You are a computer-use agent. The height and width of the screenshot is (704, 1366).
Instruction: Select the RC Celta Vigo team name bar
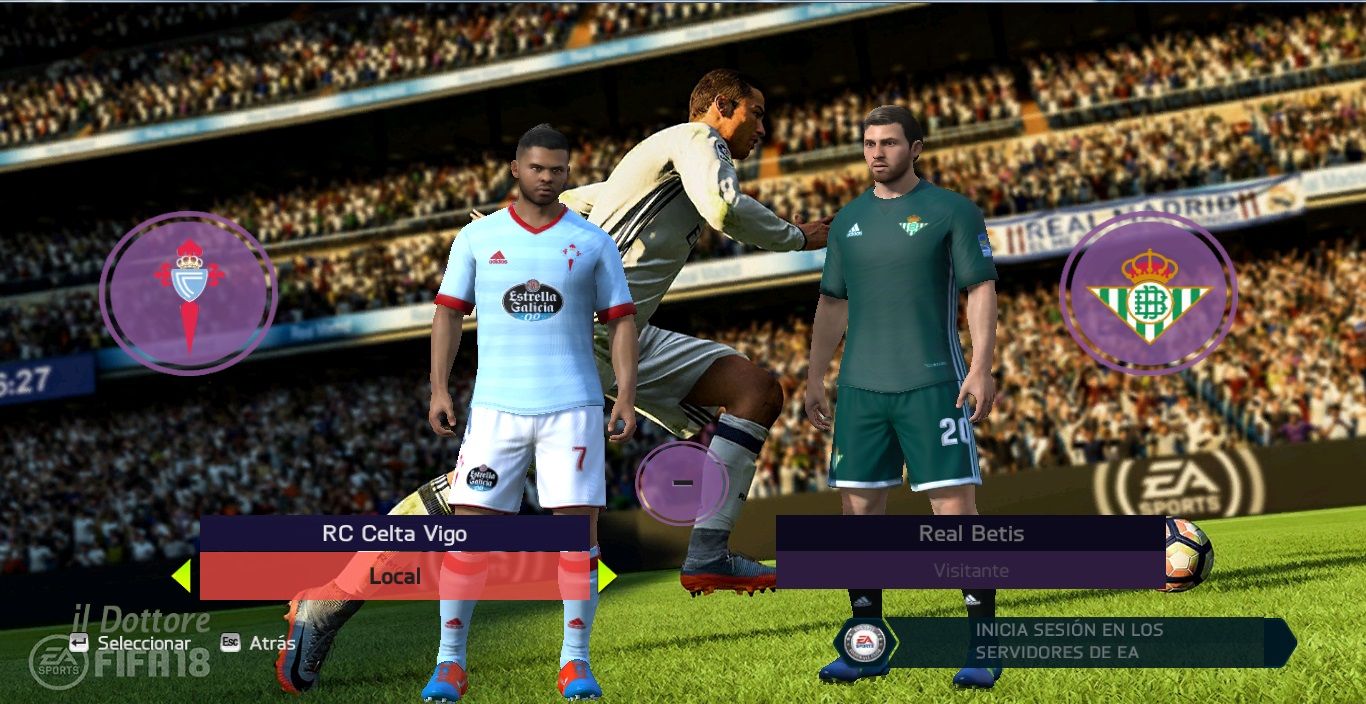pyautogui.click(x=394, y=534)
